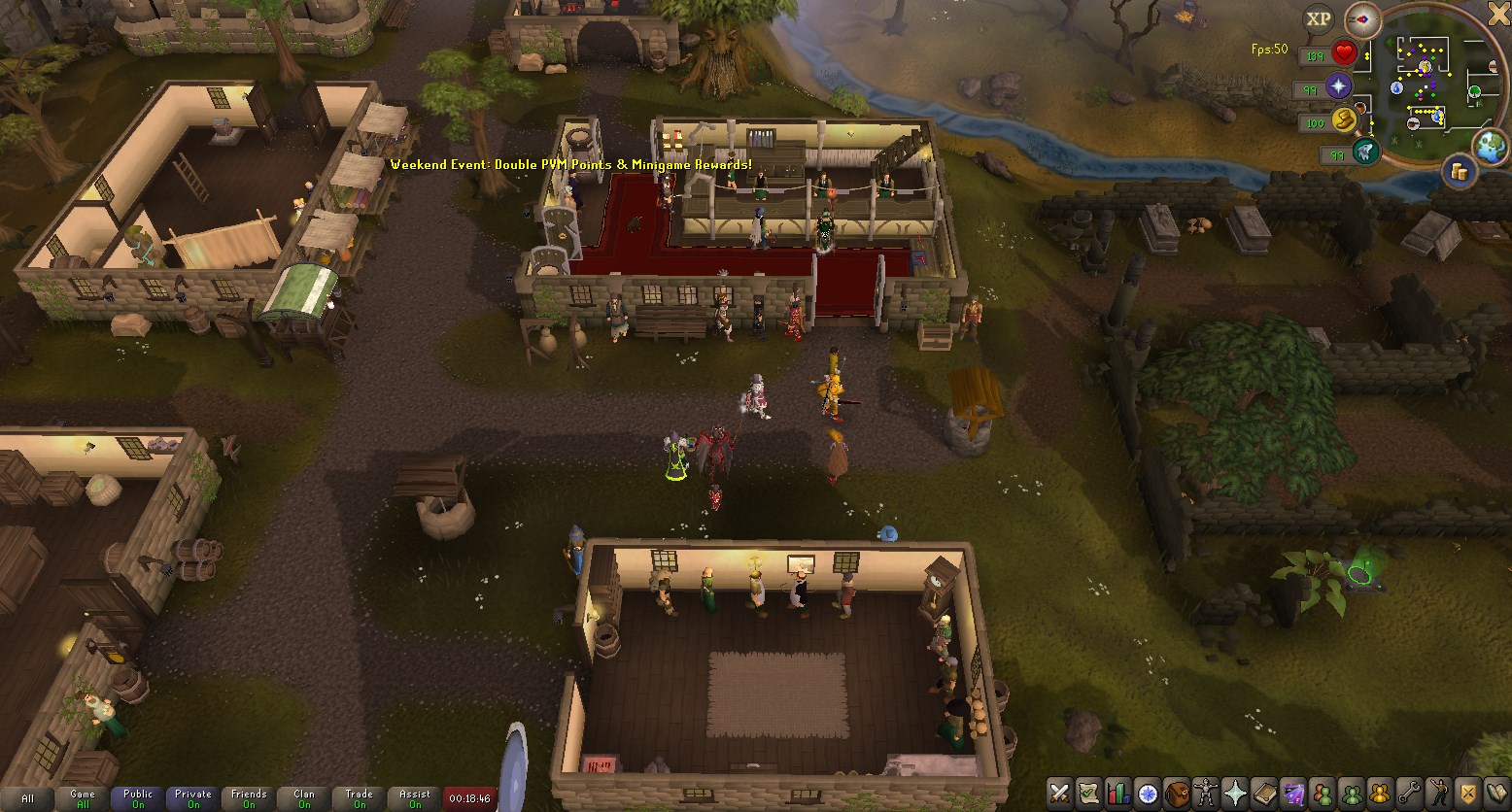Activate the prayer star orb
This screenshot has width=1512, height=812.
point(1339,86)
